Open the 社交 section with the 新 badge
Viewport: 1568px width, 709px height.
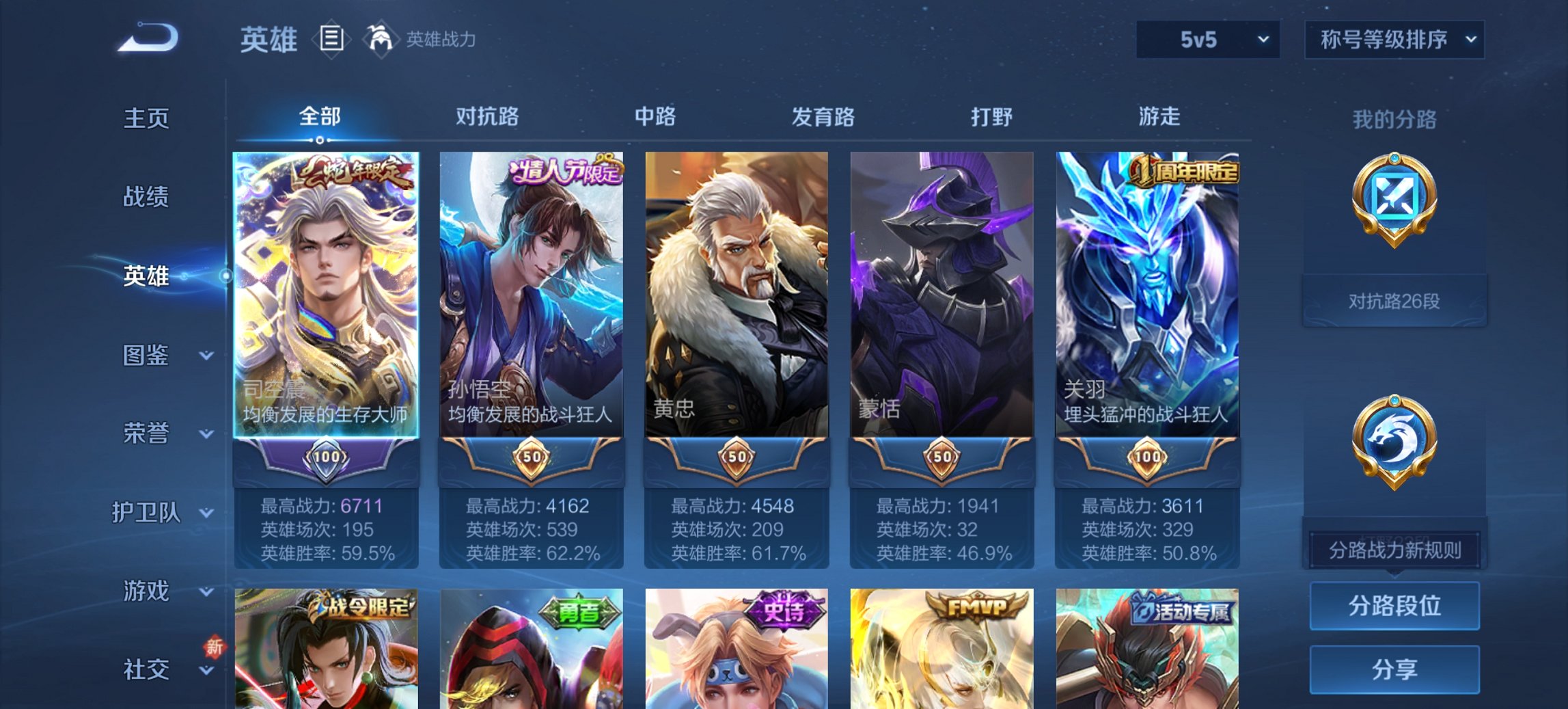[146, 669]
